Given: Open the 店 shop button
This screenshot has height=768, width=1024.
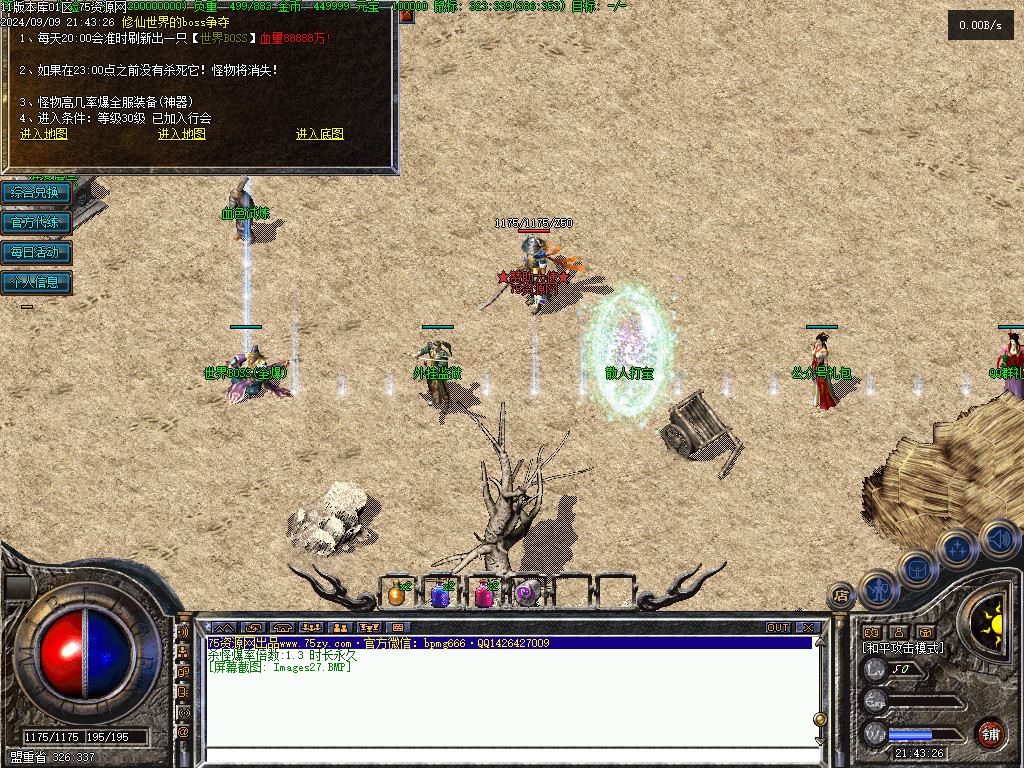Looking at the screenshot, I should [841, 596].
